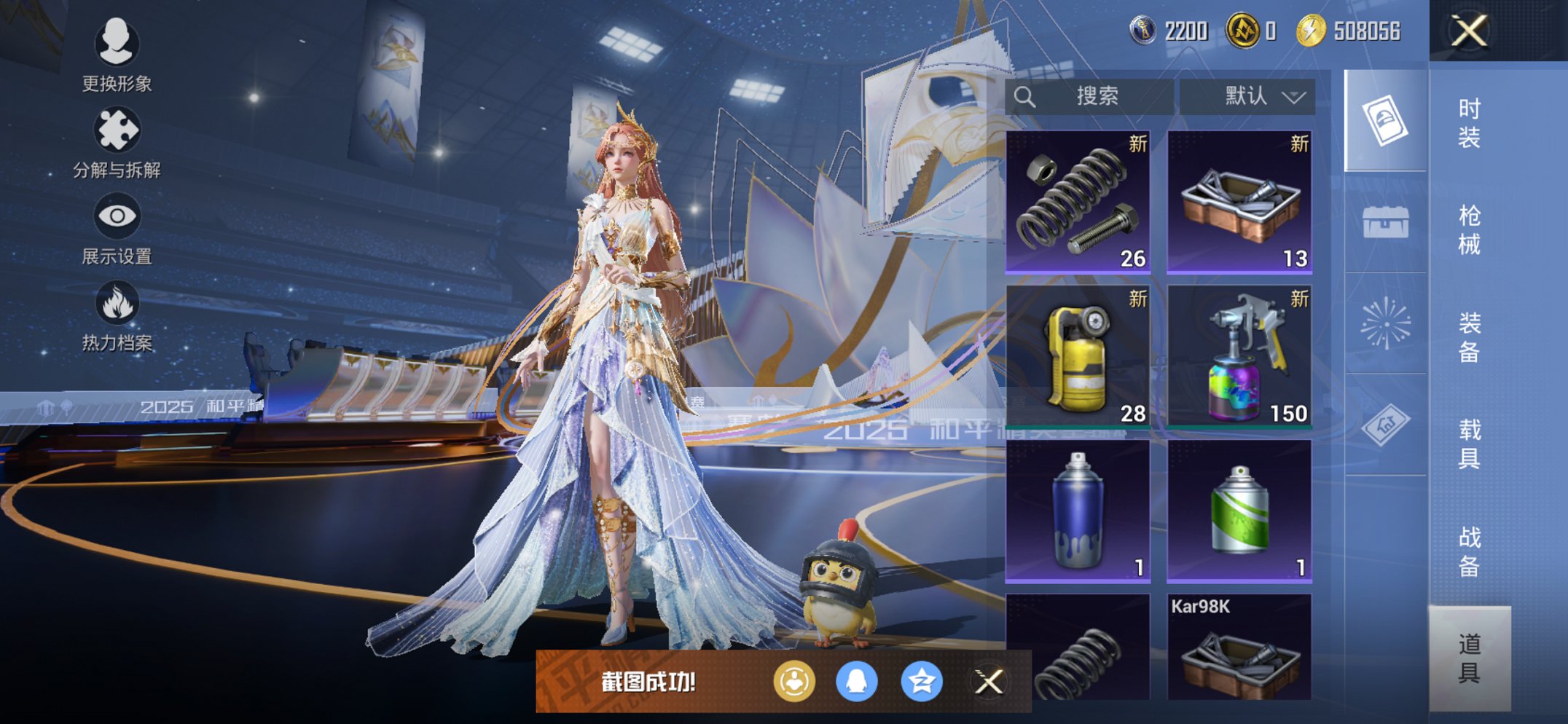The height and width of the screenshot is (724, 1568).
Task: Select the Kar98K parts crate item
Action: 1239,648
